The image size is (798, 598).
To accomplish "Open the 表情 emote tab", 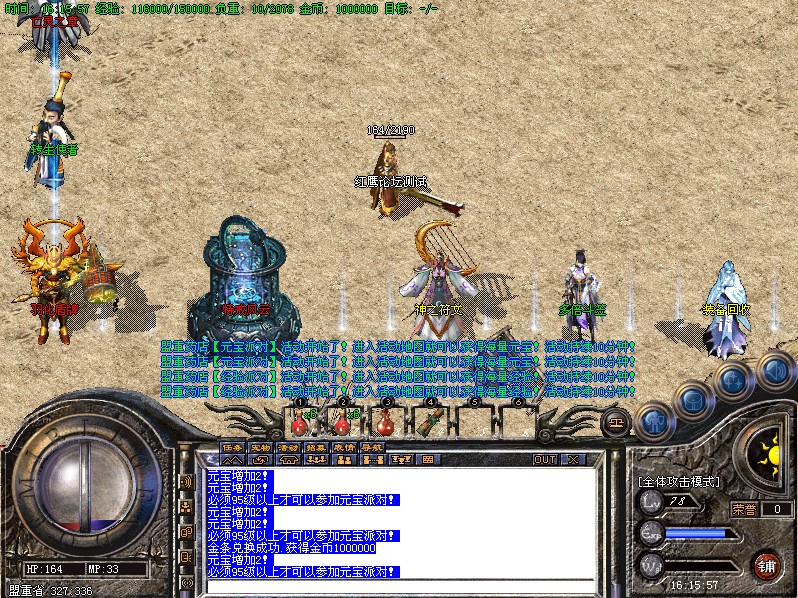I will click(x=344, y=447).
